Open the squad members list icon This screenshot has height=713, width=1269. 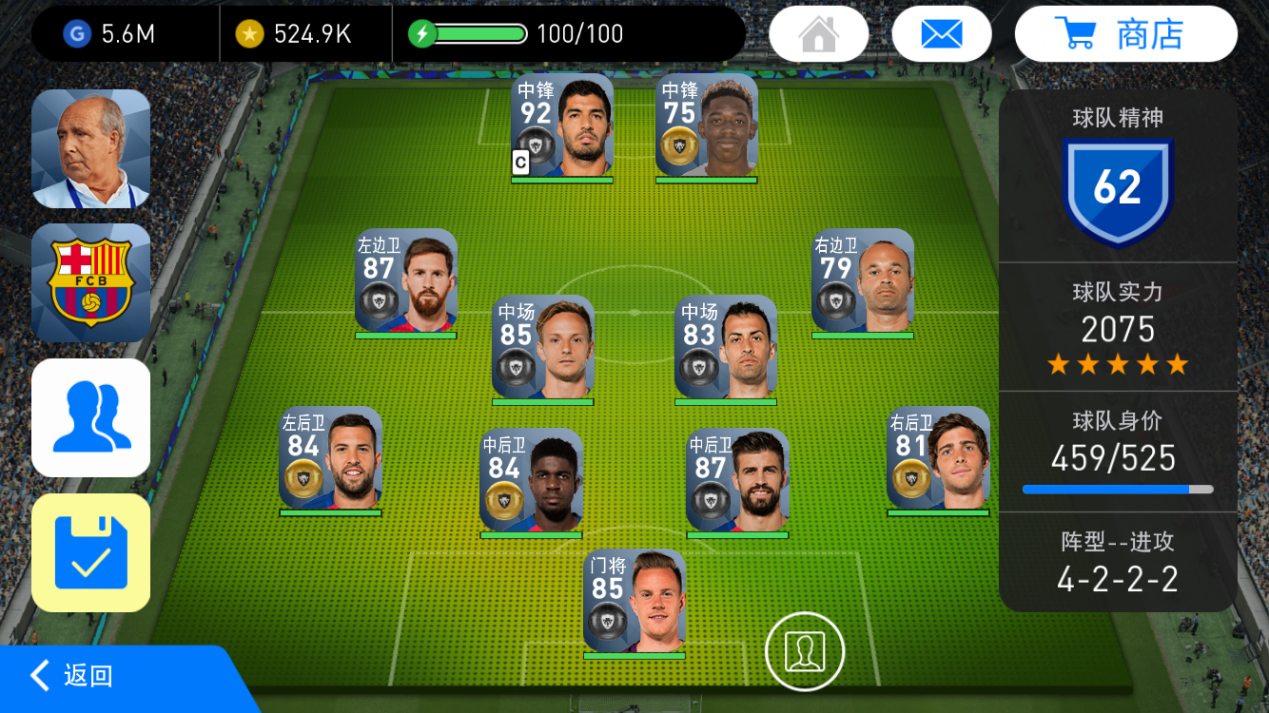[x=91, y=418]
